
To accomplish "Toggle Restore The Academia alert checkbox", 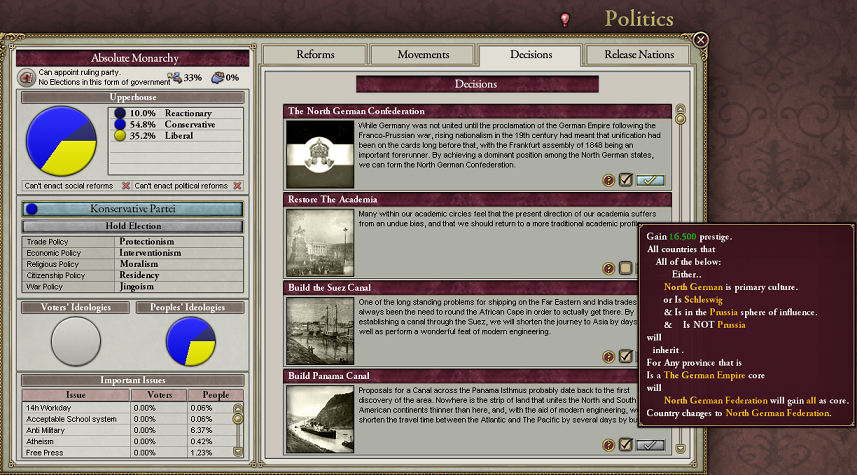I will point(626,268).
